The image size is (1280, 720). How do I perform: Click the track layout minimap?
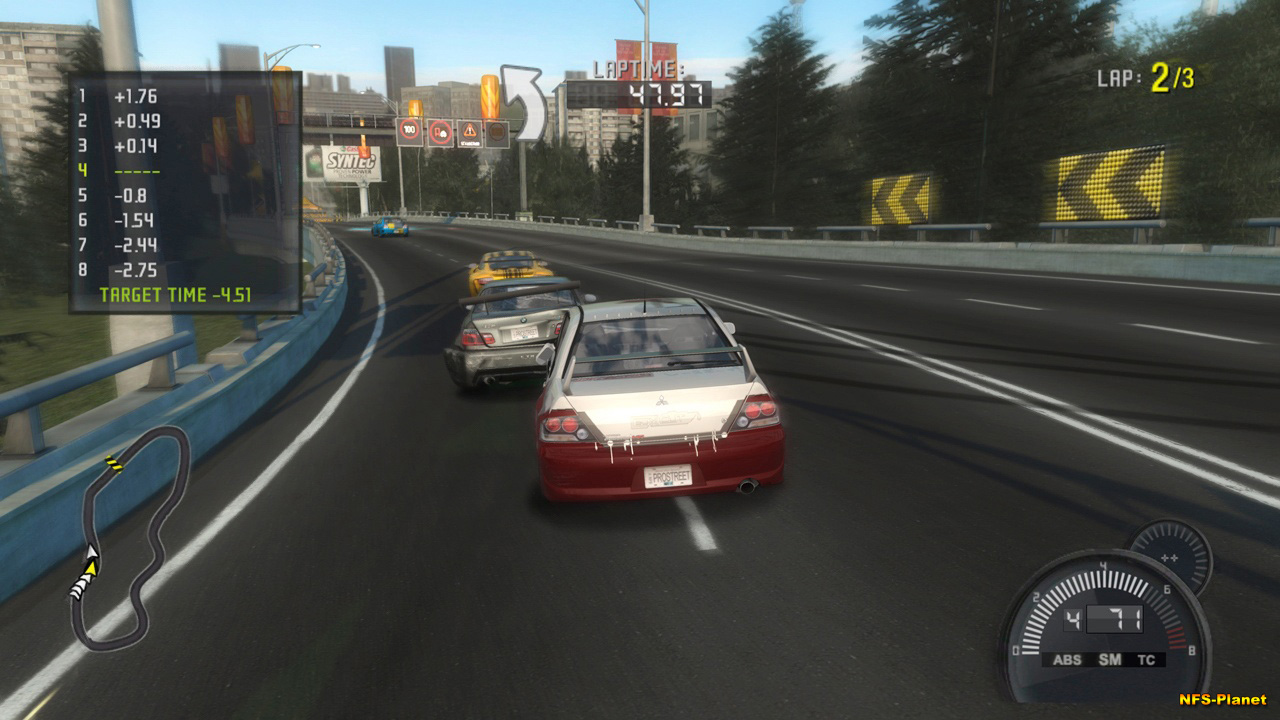click(132, 540)
